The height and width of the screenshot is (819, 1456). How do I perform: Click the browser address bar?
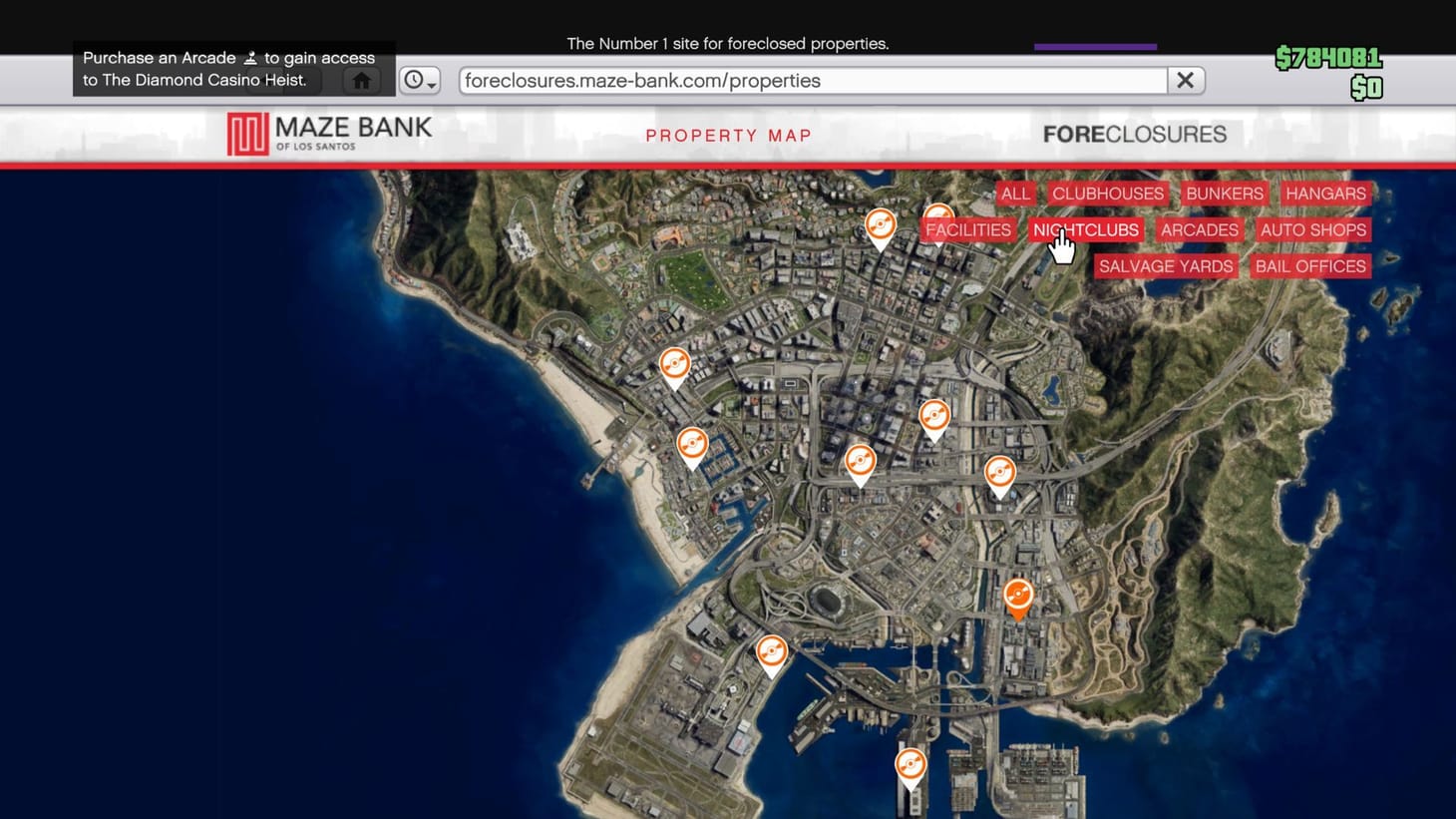coord(813,80)
